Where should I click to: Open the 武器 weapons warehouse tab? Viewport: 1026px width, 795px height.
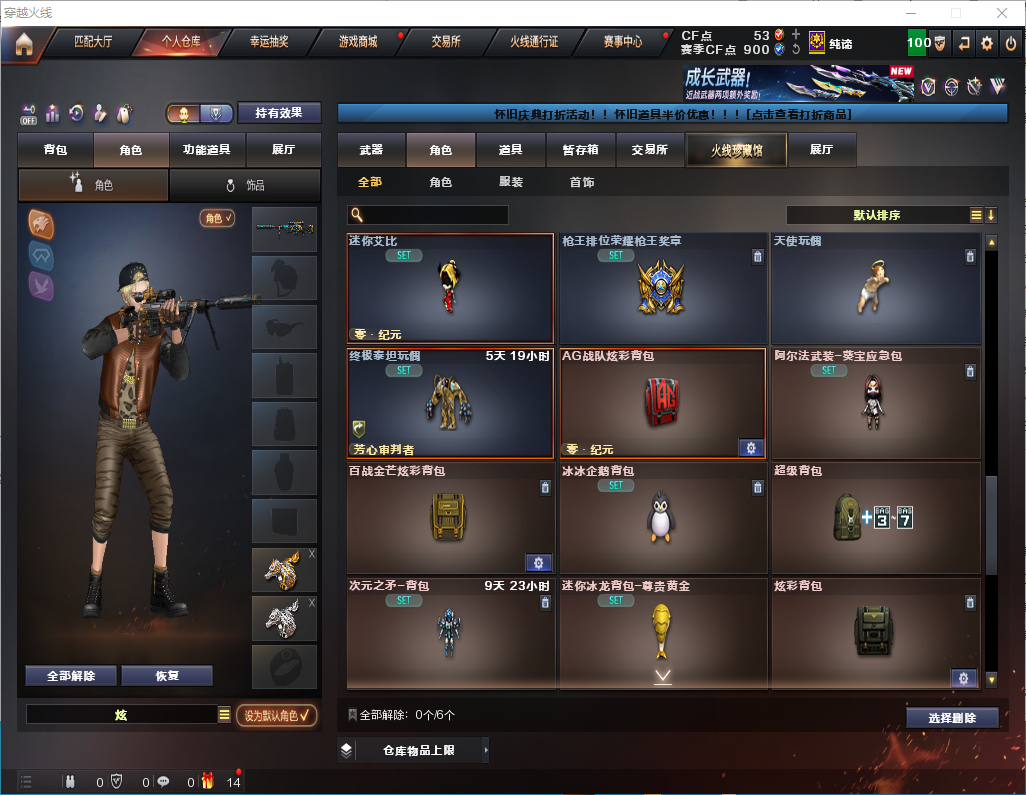coord(371,150)
